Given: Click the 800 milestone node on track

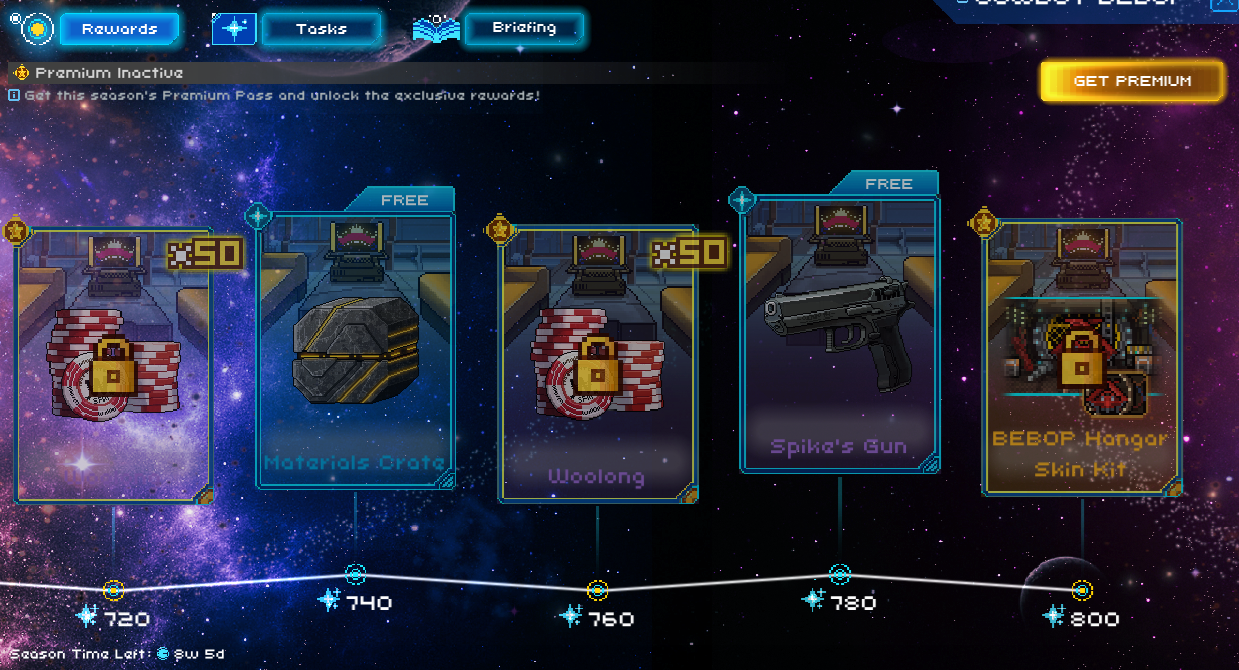Looking at the screenshot, I should click(1081, 590).
